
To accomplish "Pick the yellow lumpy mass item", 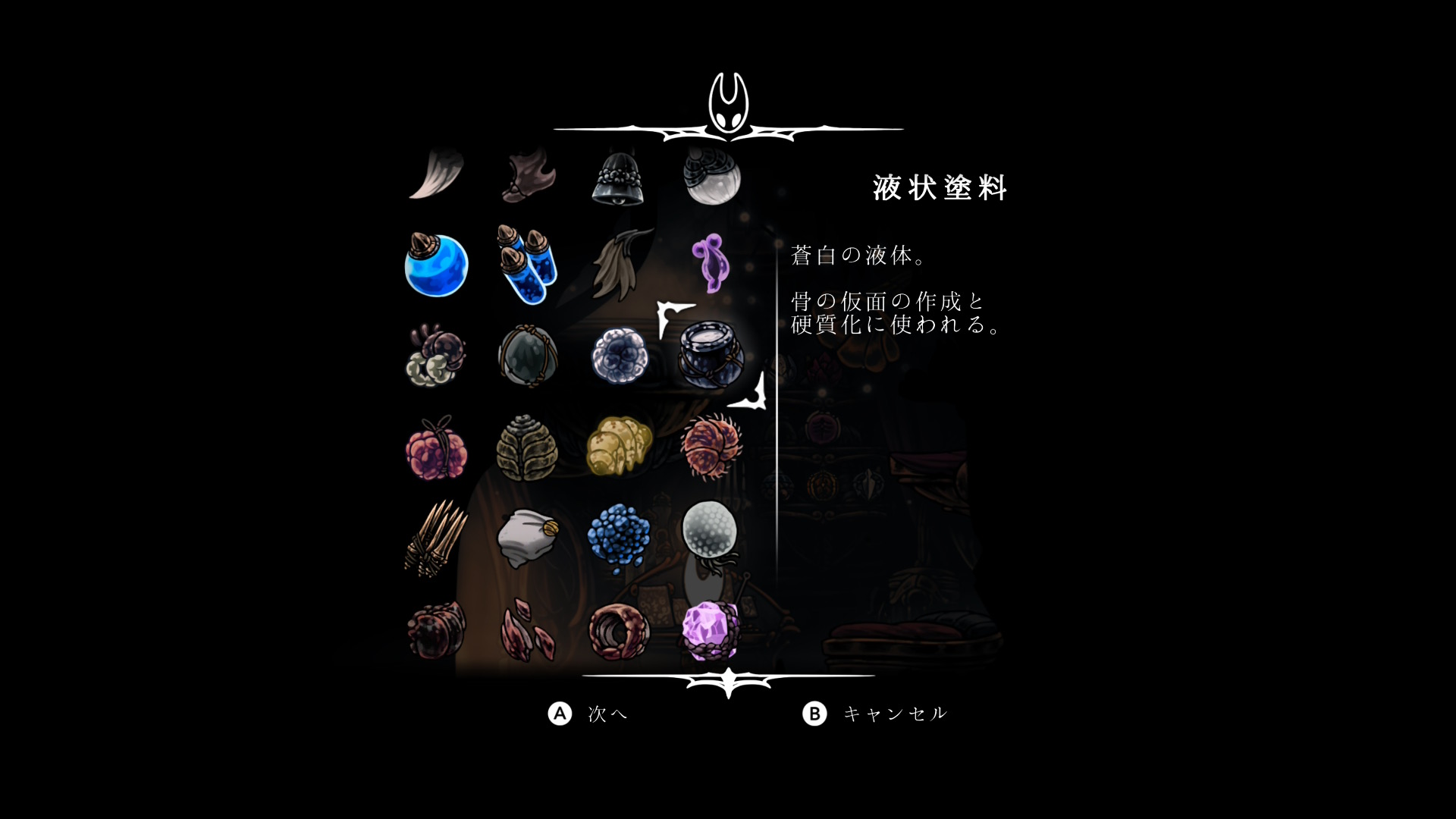I will click(x=620, y=446).
